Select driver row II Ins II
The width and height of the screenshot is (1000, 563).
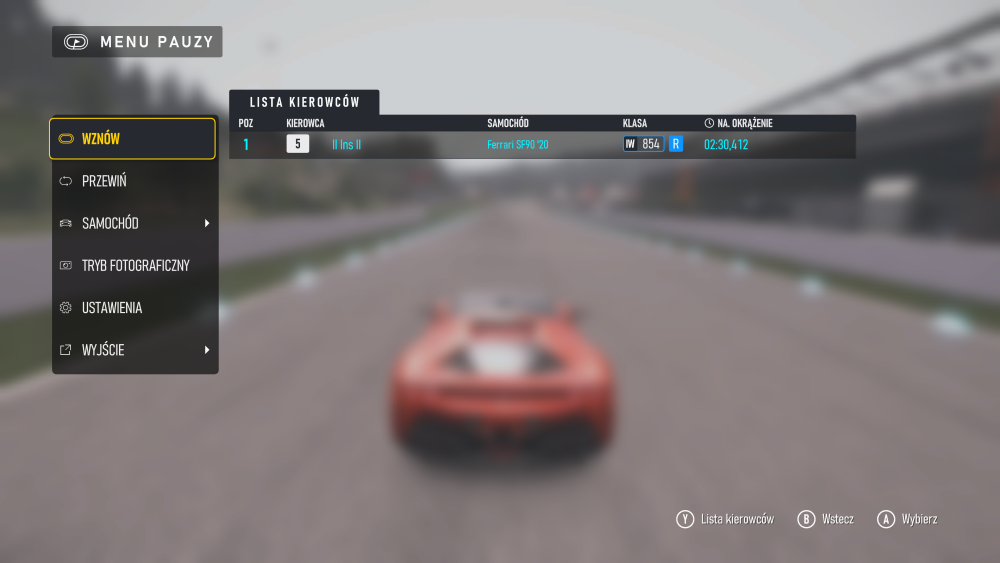pos(541,145)
